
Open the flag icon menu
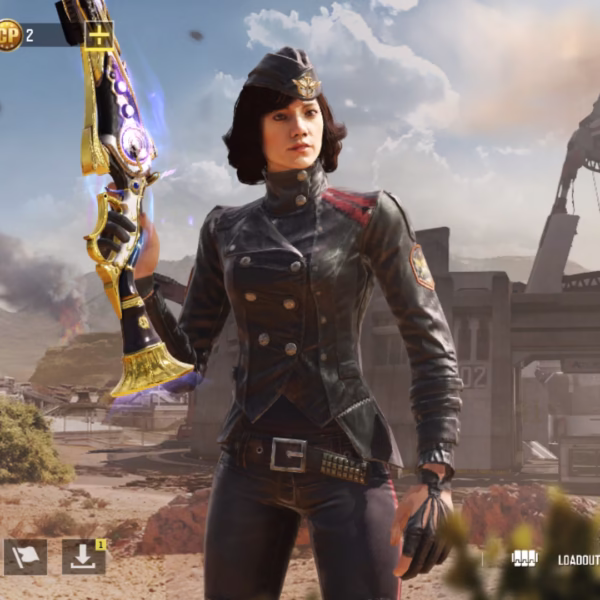click(25, 557)
